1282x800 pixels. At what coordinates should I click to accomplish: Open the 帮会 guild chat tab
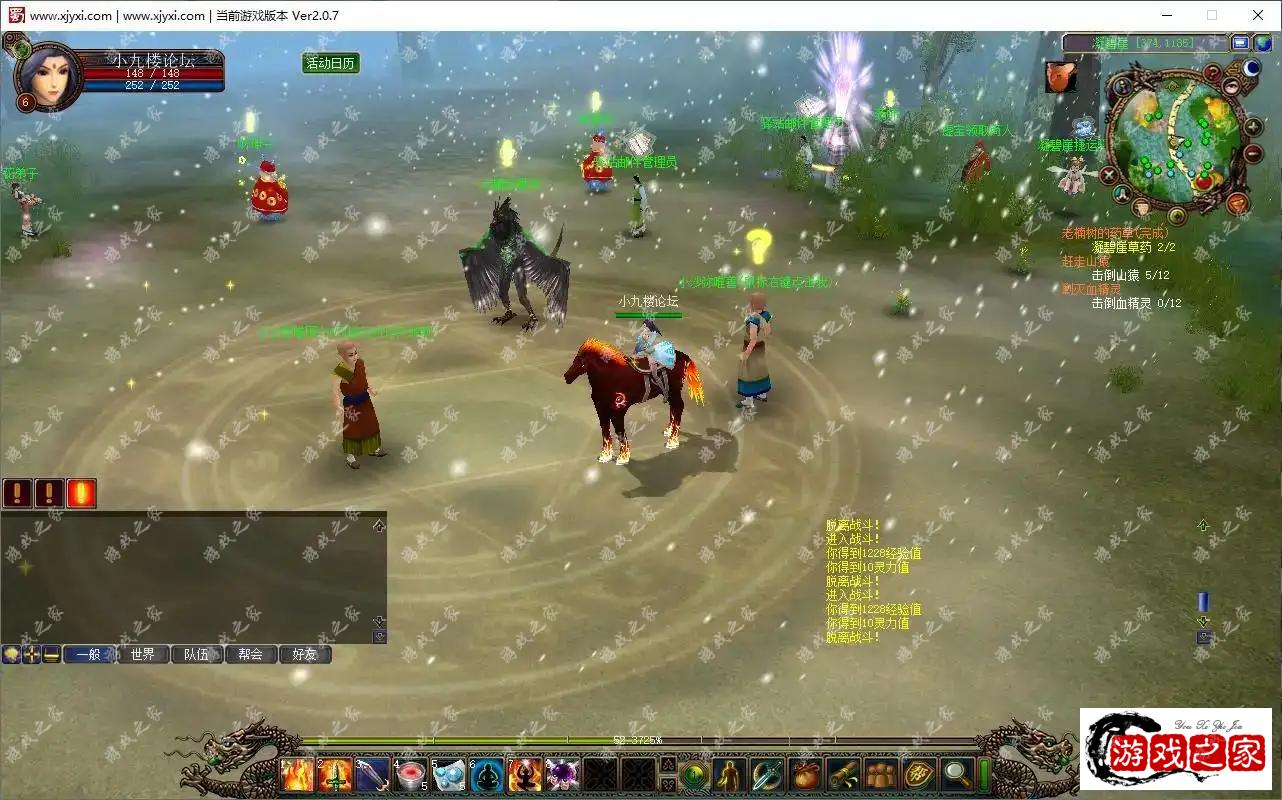(x=250, y=655)
